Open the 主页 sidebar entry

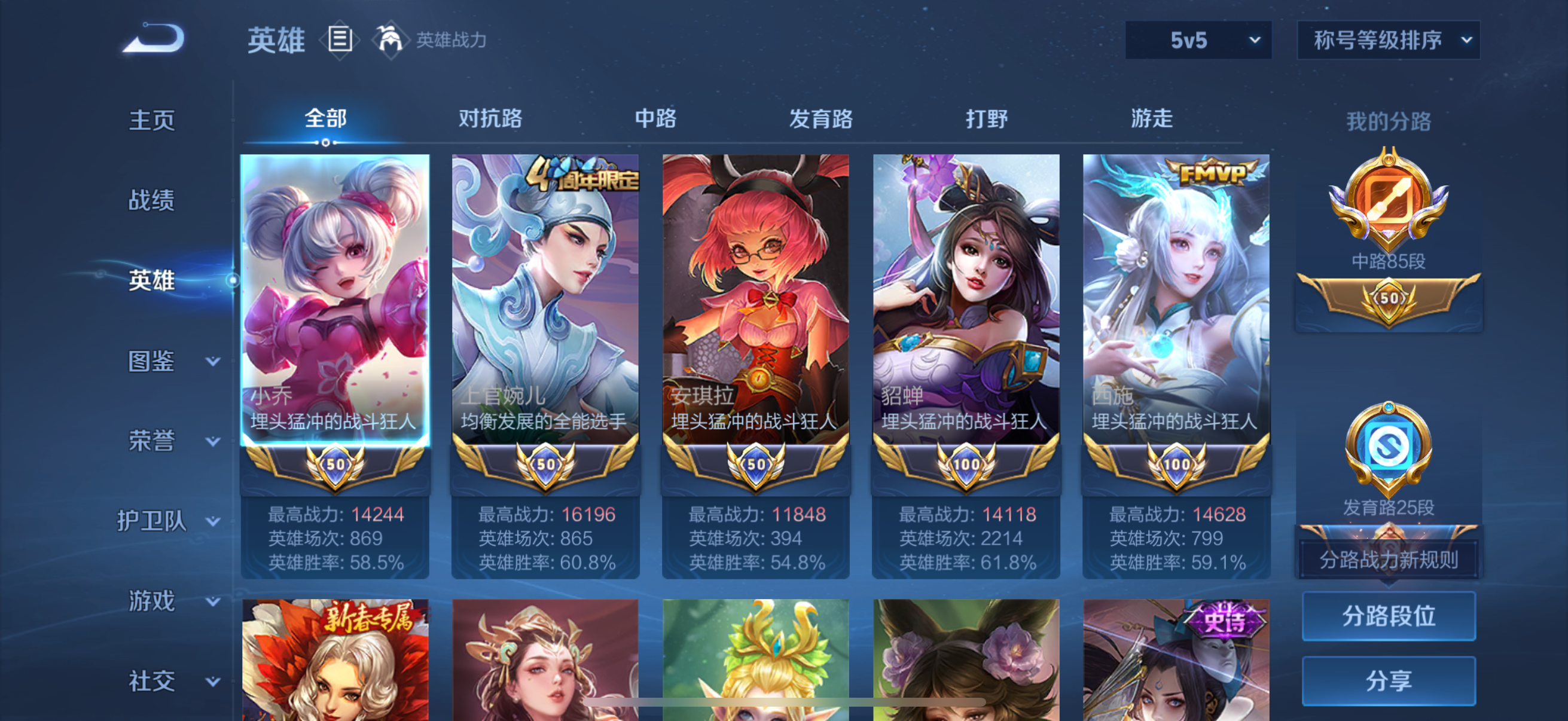coord(152,121)
